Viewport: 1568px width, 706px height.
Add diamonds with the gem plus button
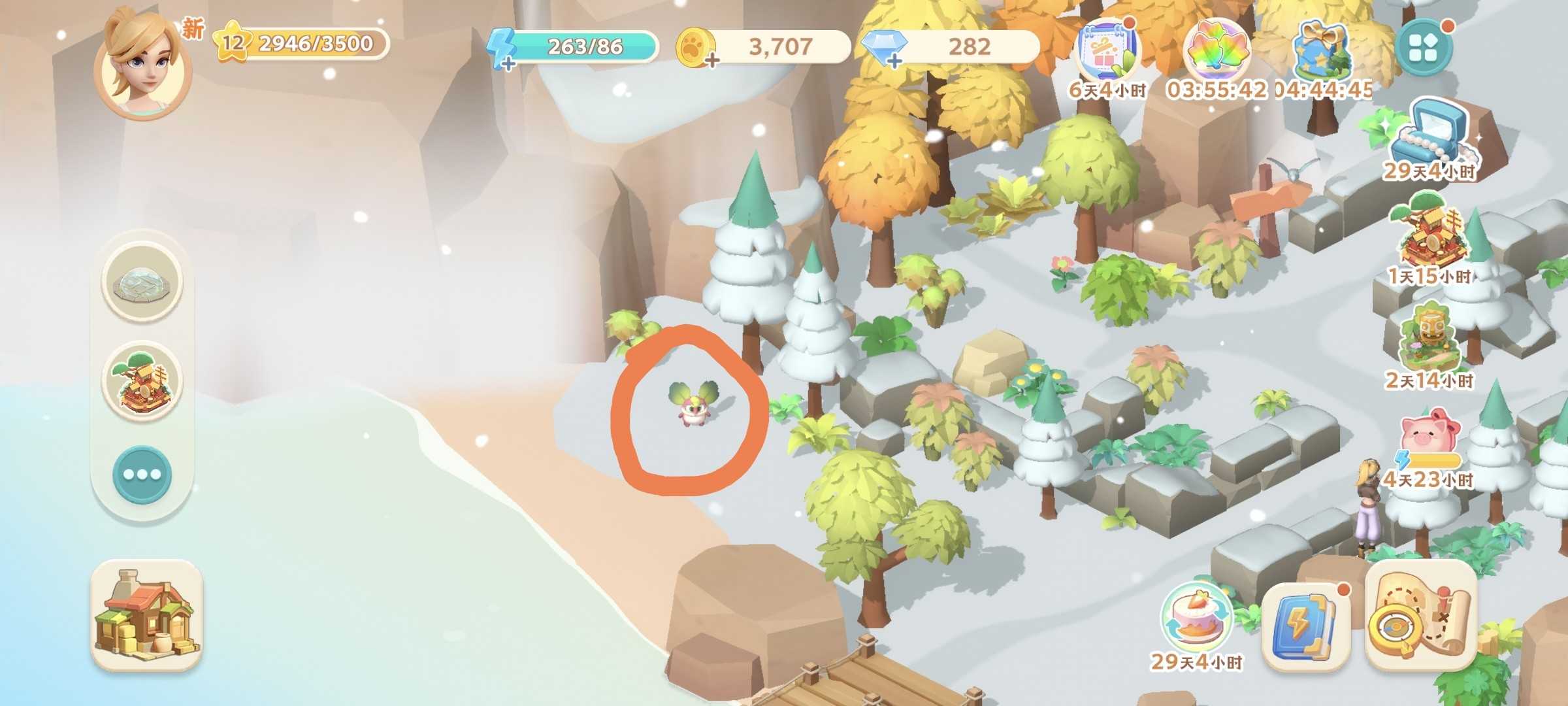pyautogui.click(x=893, y=61)
